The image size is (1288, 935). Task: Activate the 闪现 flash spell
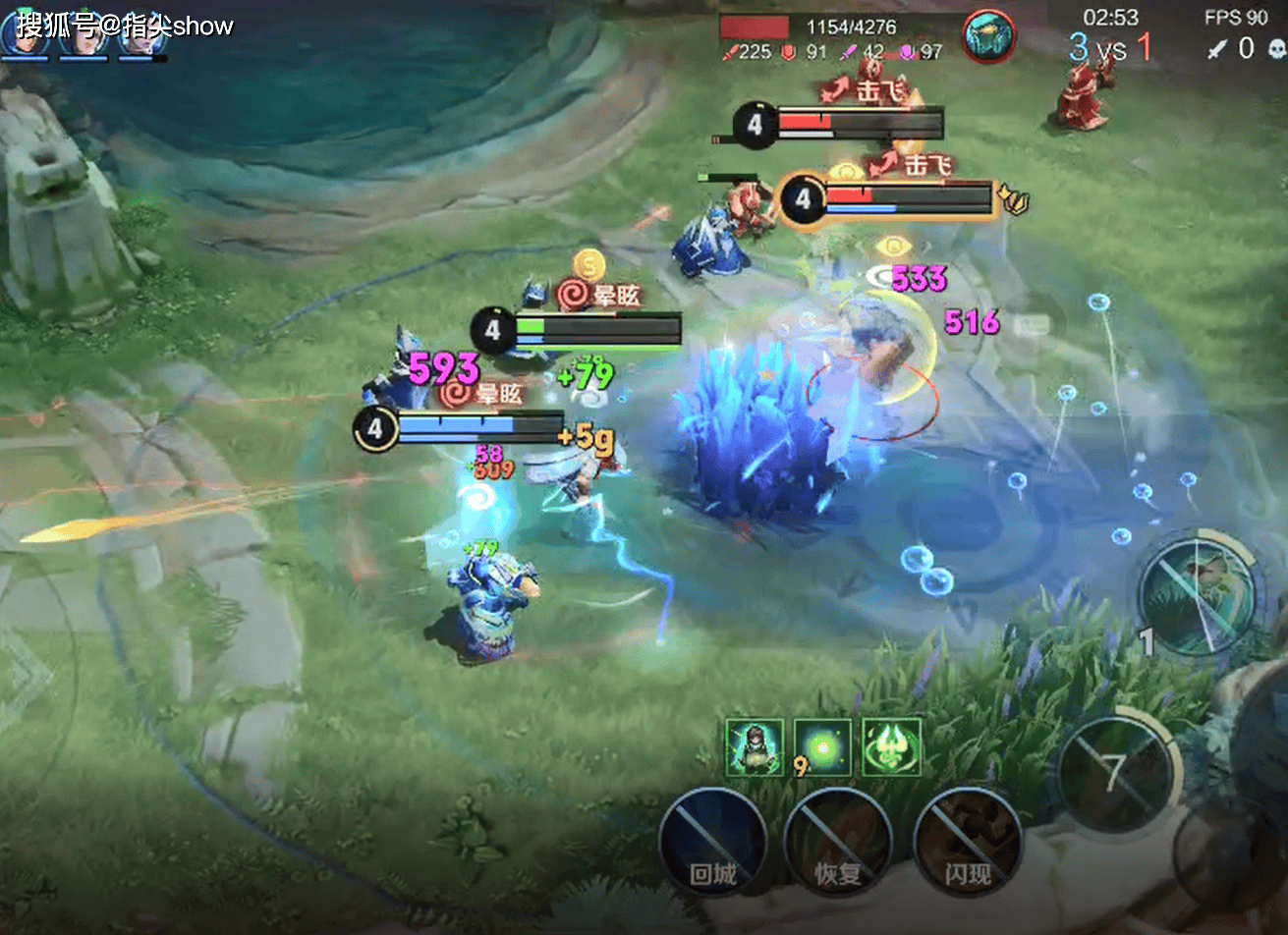pyautogui.click(x=968, y=841)
